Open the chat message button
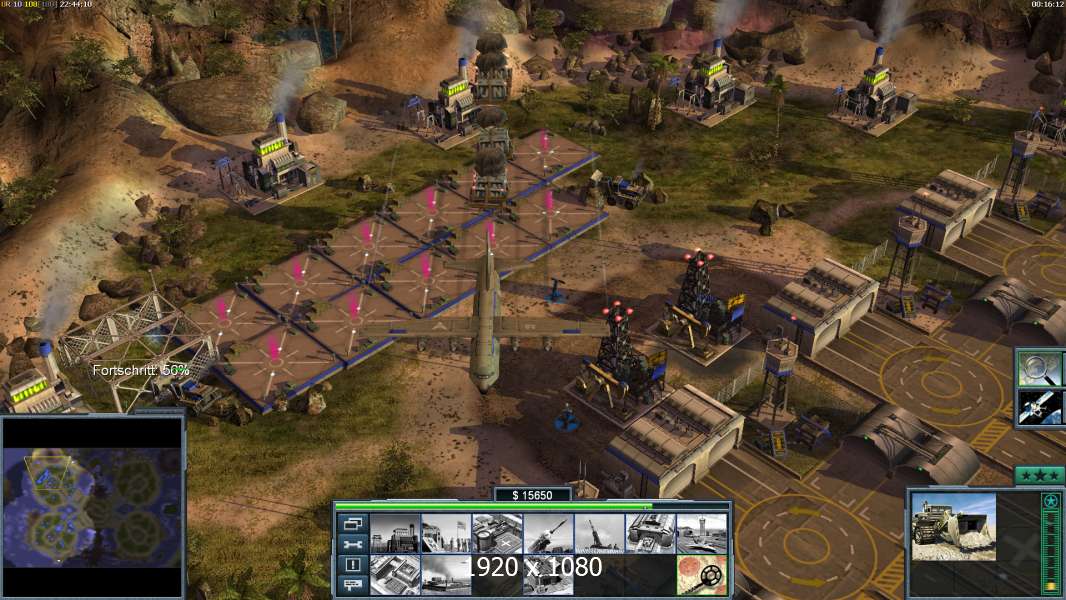Image resolution: width=1066 pixels, height=600 pixels. click(x=352, y=585)
